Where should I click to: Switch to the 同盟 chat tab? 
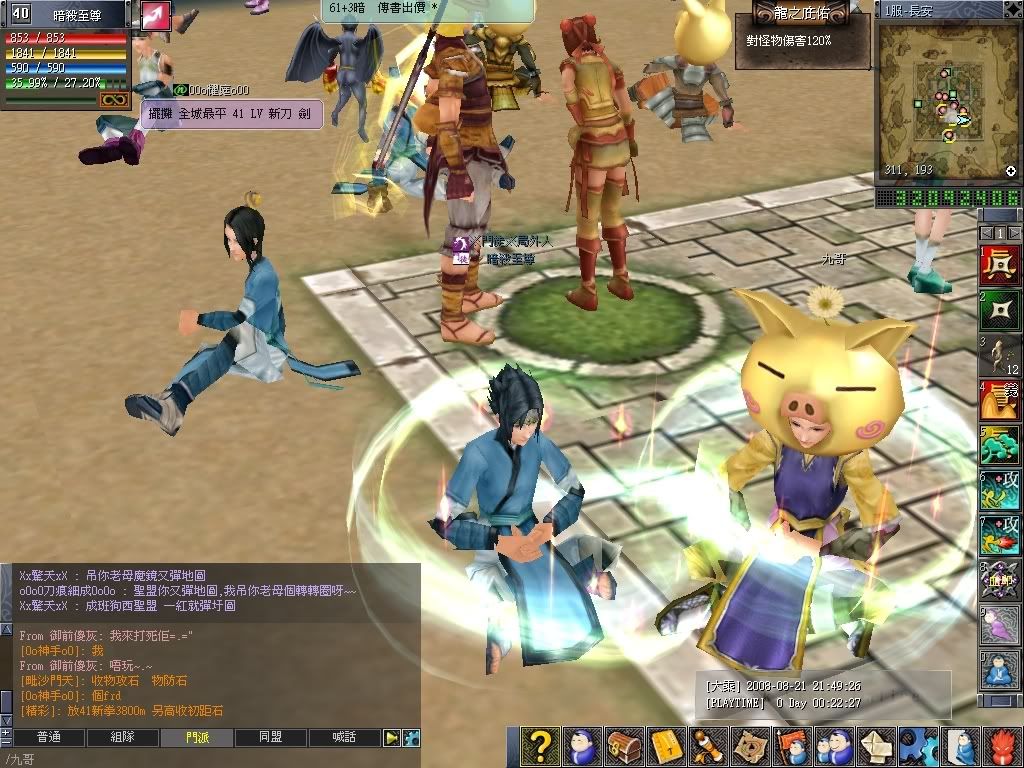pos(270,738)
